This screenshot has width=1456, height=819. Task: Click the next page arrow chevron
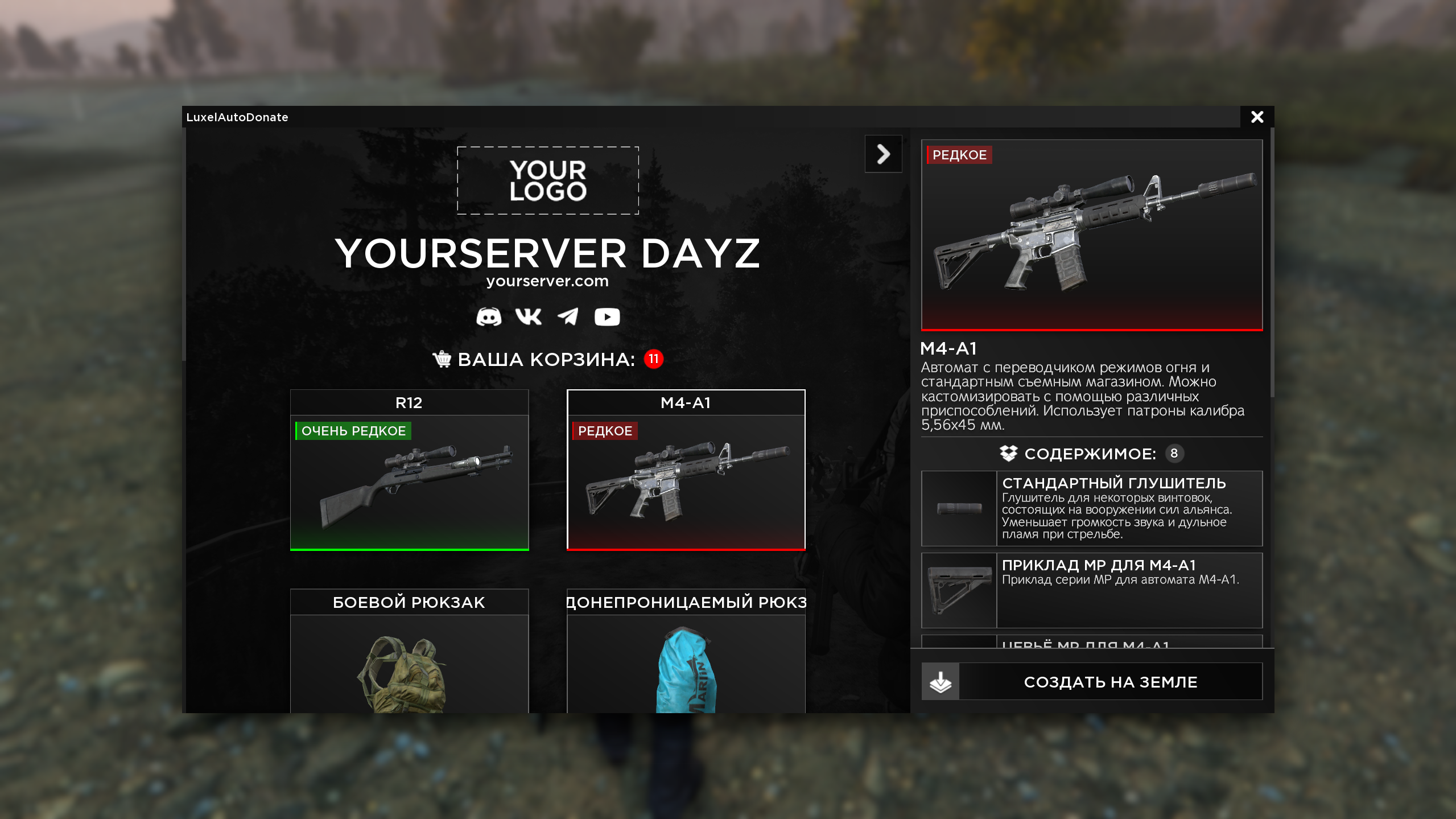point(883,154)
